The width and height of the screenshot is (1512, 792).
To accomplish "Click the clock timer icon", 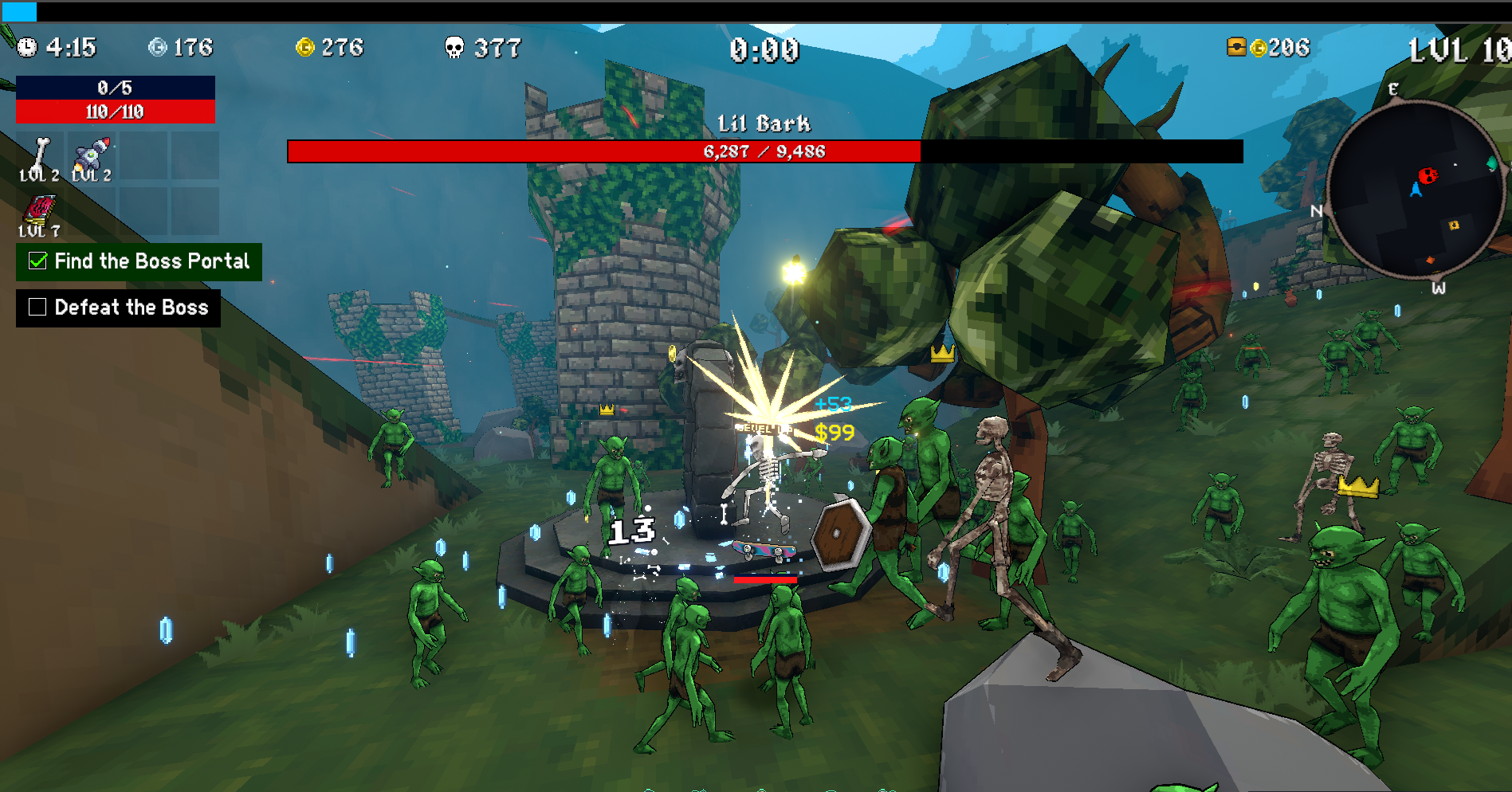I will (27, 48).
